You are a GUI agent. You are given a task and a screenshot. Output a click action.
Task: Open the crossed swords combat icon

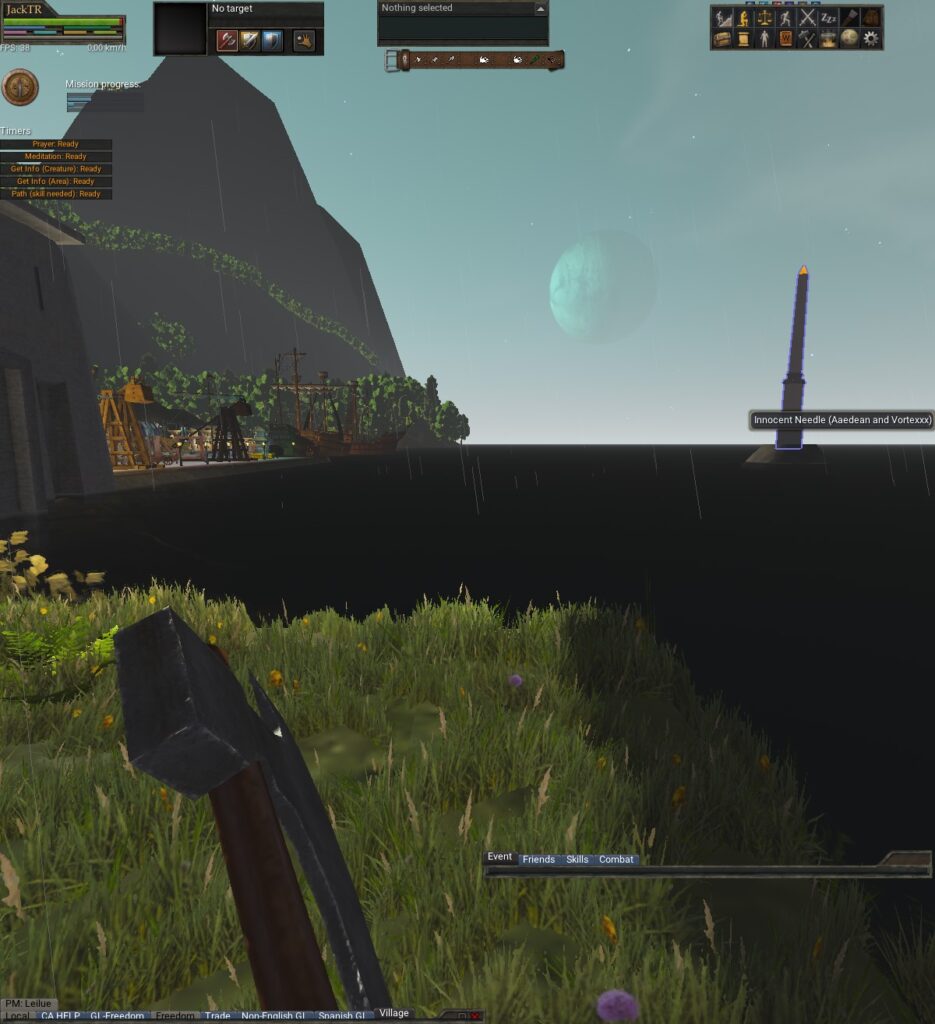pyautogui.click(x=807, y=17)
